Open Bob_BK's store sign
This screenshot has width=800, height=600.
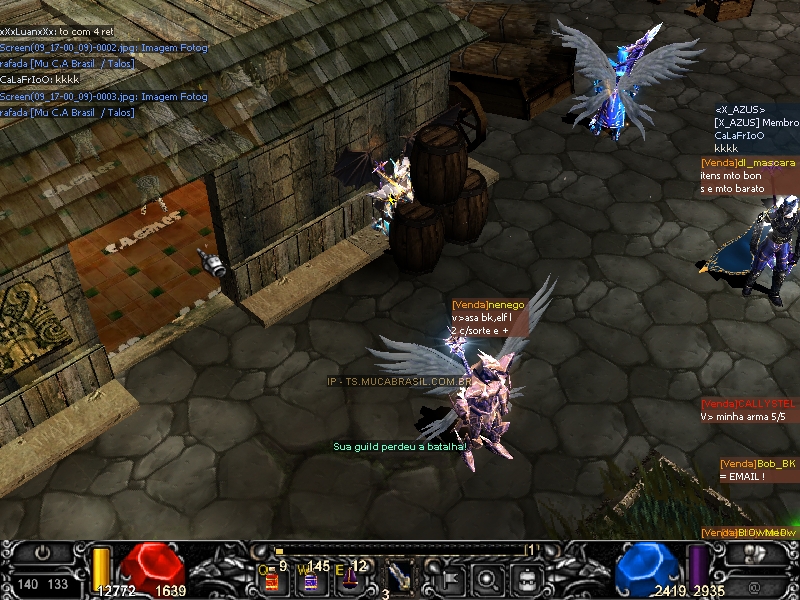click(758, 464)
